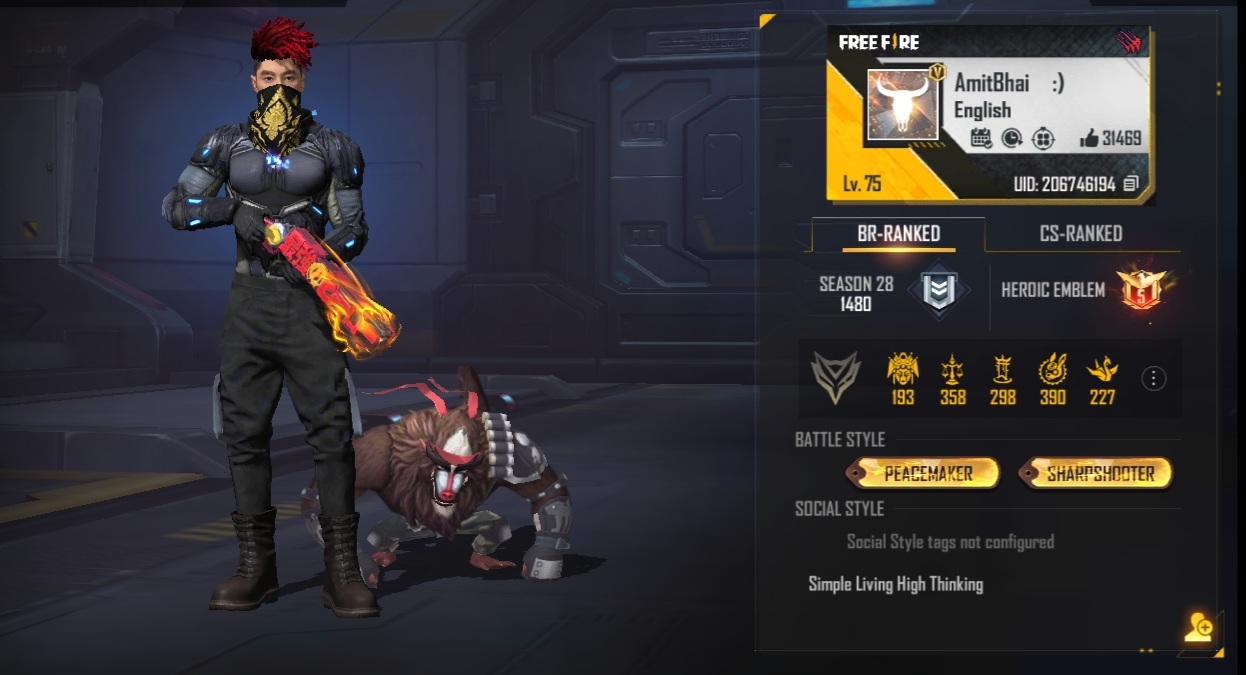Switch to the CS-RANKED tab

coord(1080,234)
